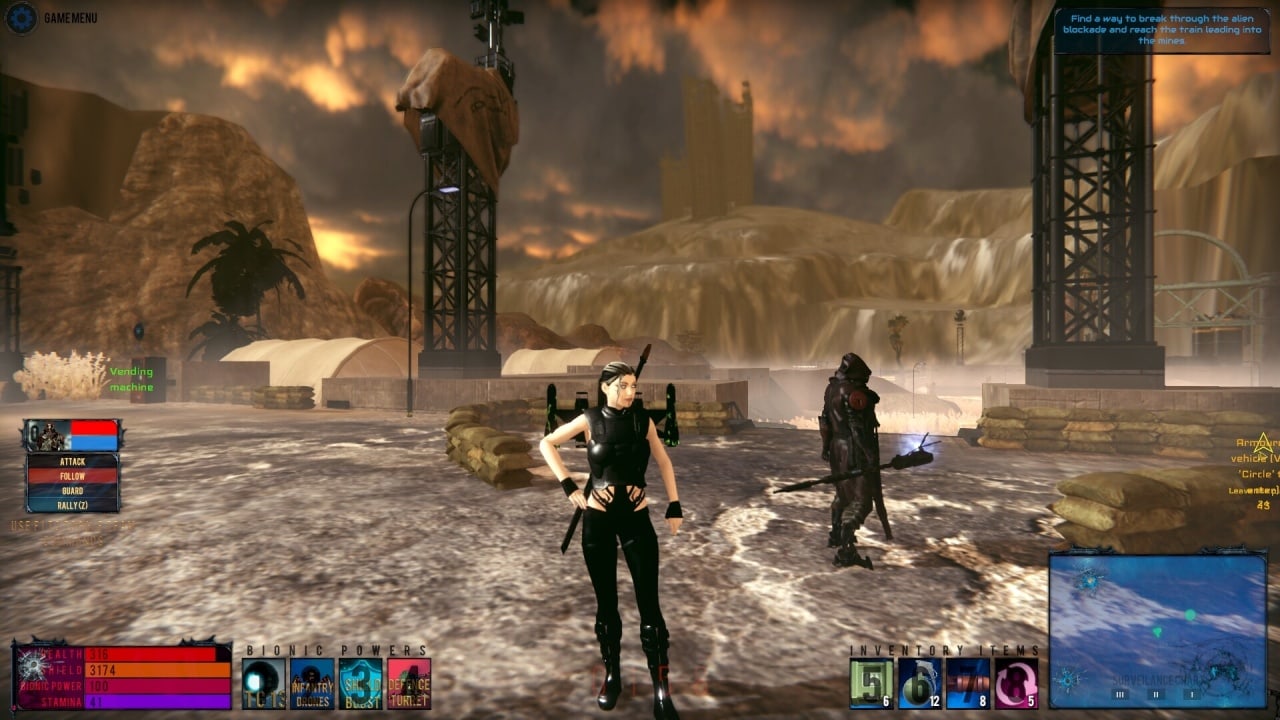Issue the Attack squad command
1280x720 pixels.
72,462
